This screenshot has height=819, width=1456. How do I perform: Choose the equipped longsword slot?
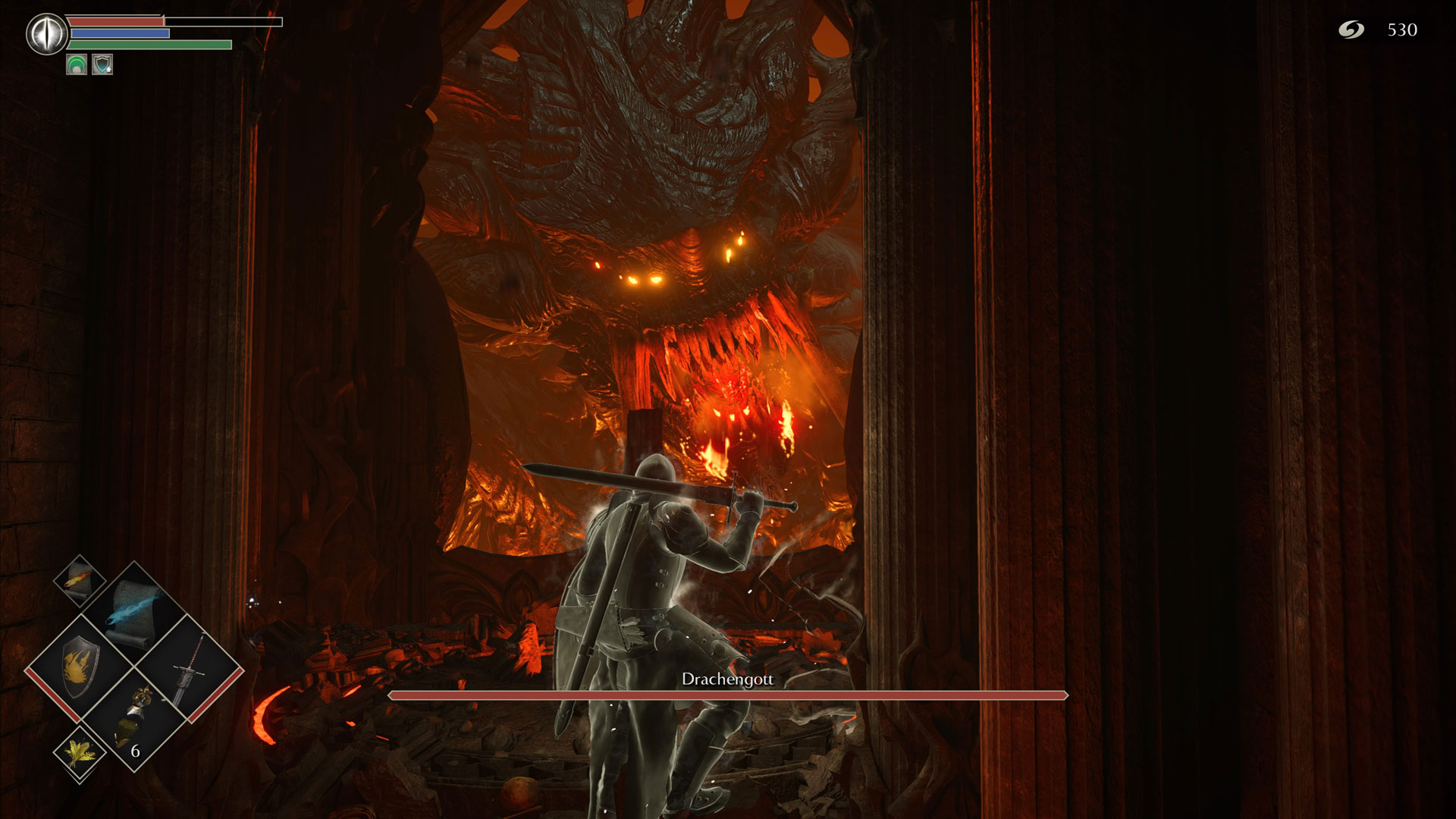(189, 669)
